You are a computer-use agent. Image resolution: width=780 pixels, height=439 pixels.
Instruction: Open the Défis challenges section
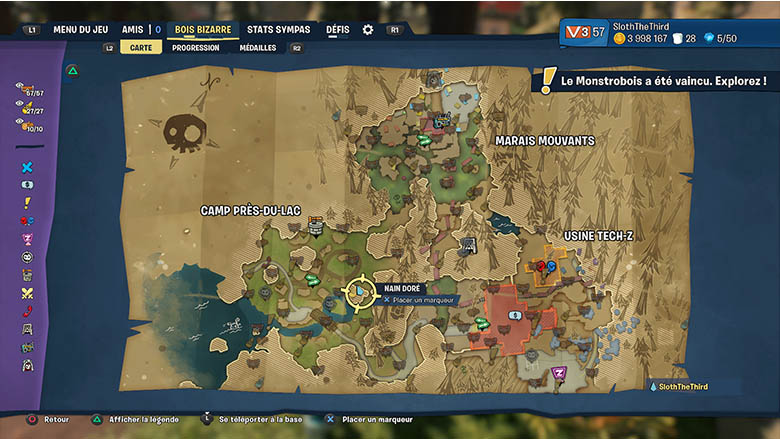click(x=338, y=30)
